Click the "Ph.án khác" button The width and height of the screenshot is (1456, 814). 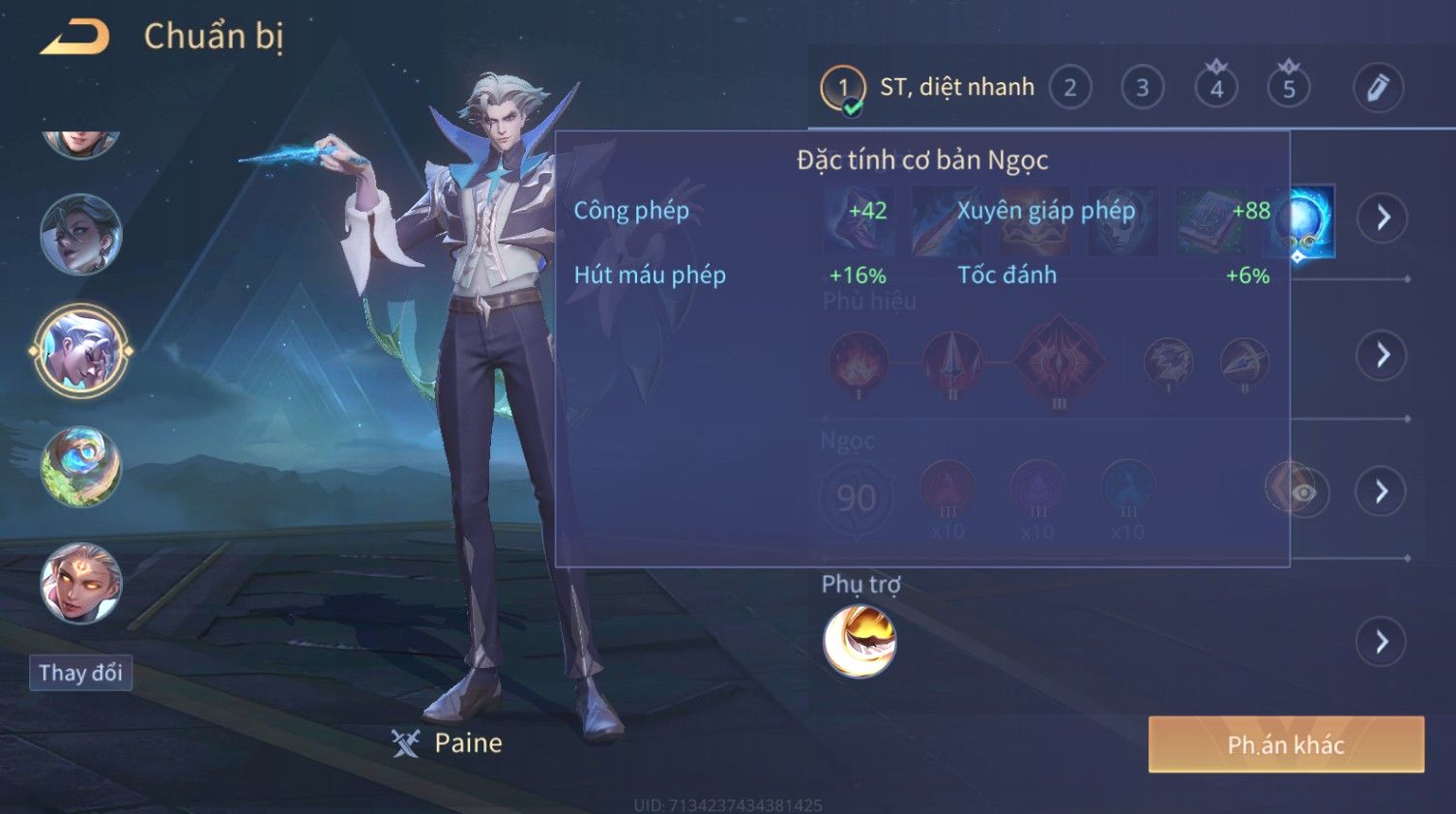1286,744
